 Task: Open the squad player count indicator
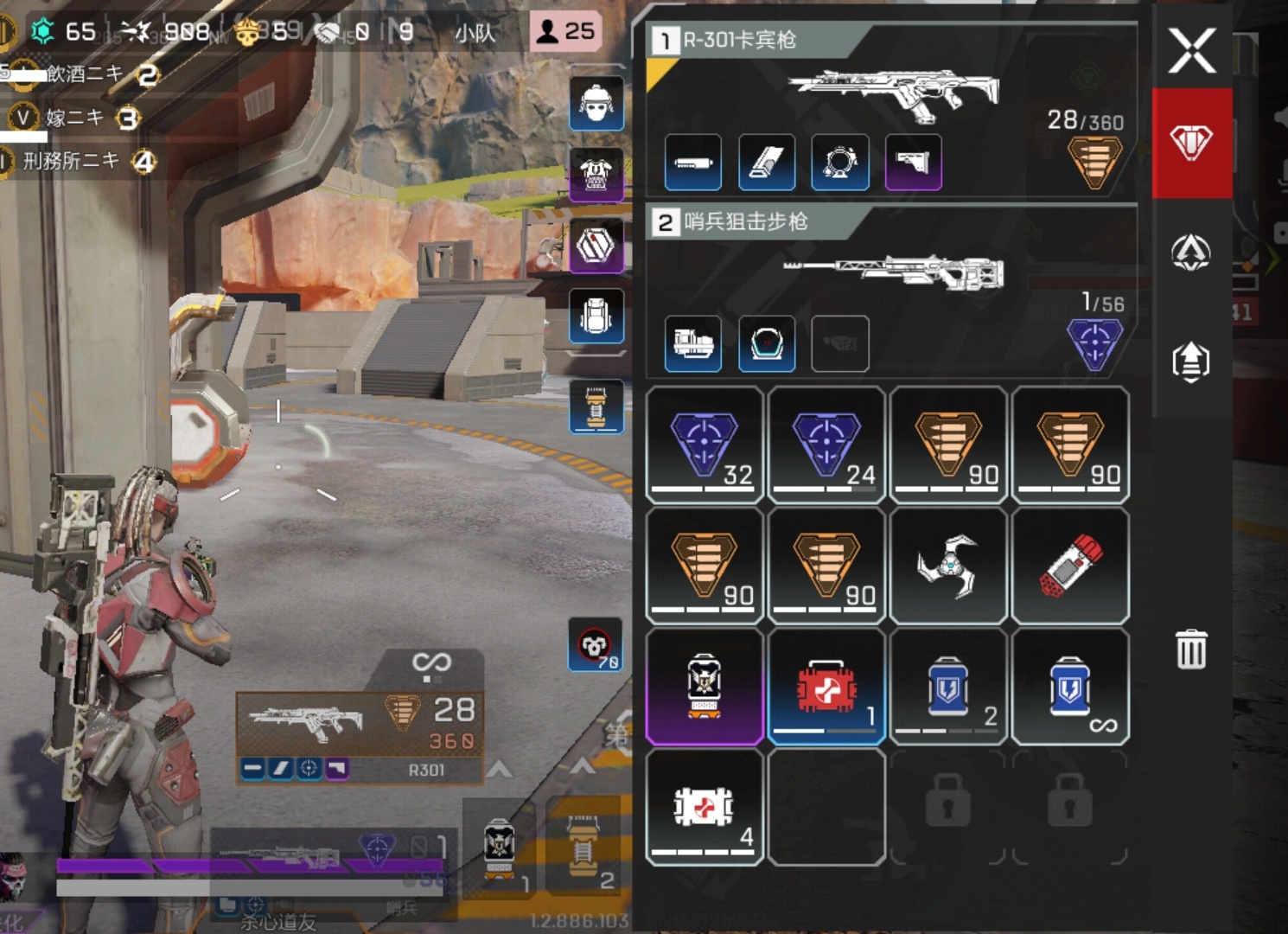[566, 32]
